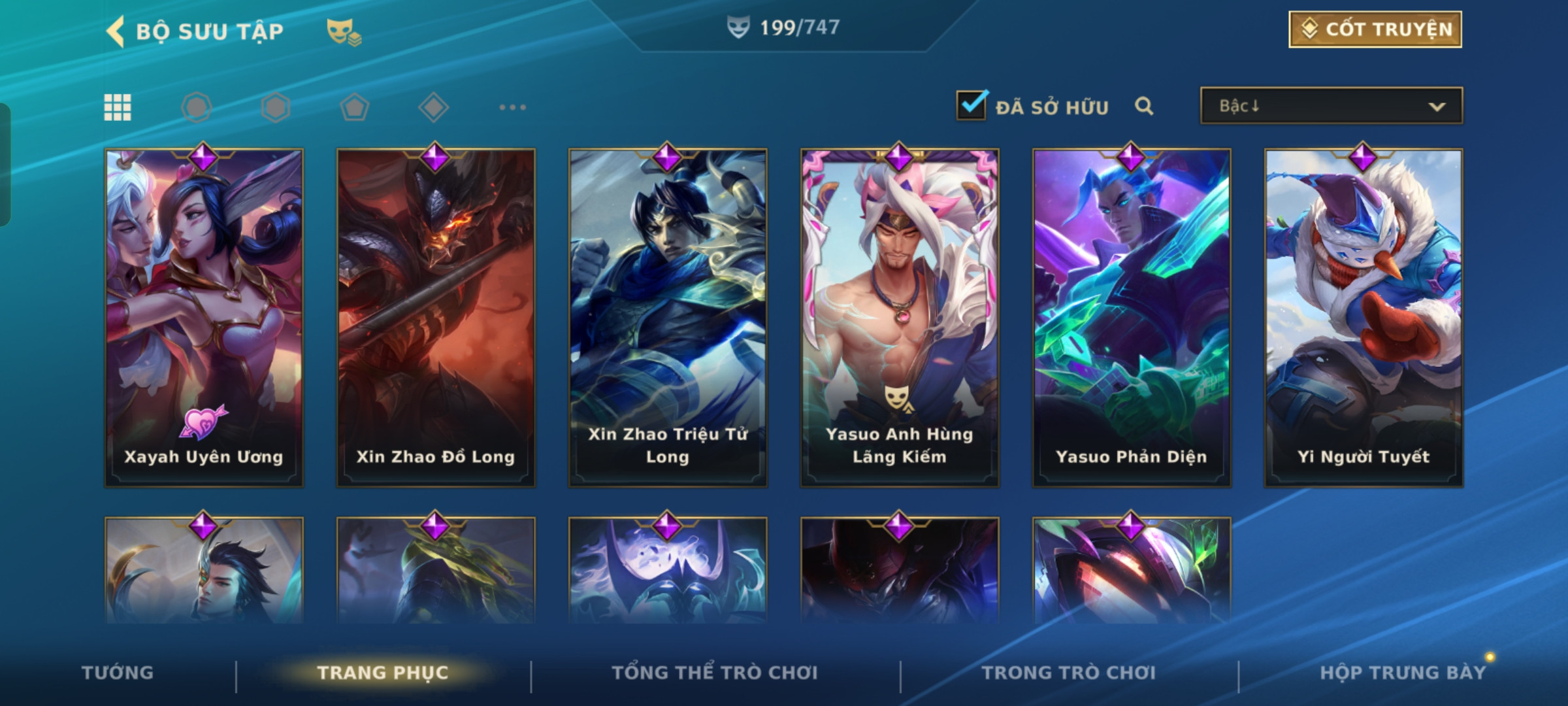Screen dimensions: 1568x706
Task: Open the skin search magnifier
Action: tap(1143, 106)
